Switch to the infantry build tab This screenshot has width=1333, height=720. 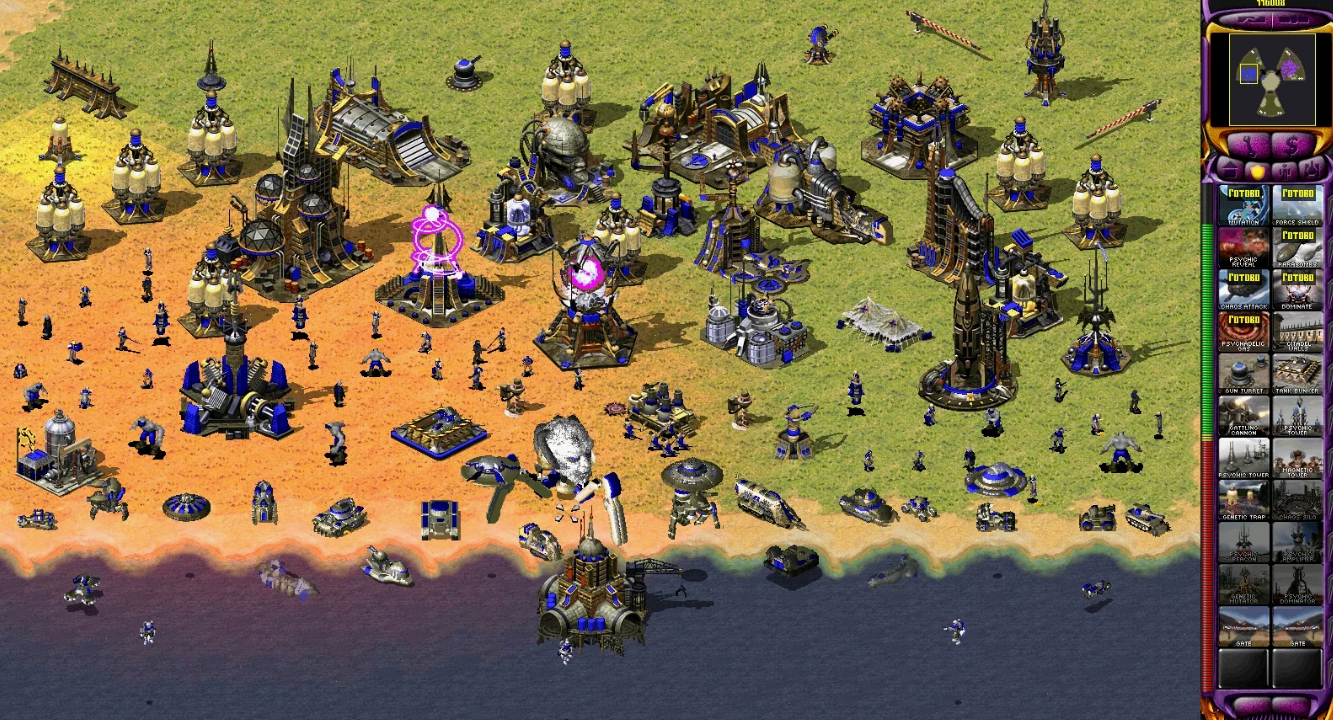pyautogui.click(x=1284, y=170)
